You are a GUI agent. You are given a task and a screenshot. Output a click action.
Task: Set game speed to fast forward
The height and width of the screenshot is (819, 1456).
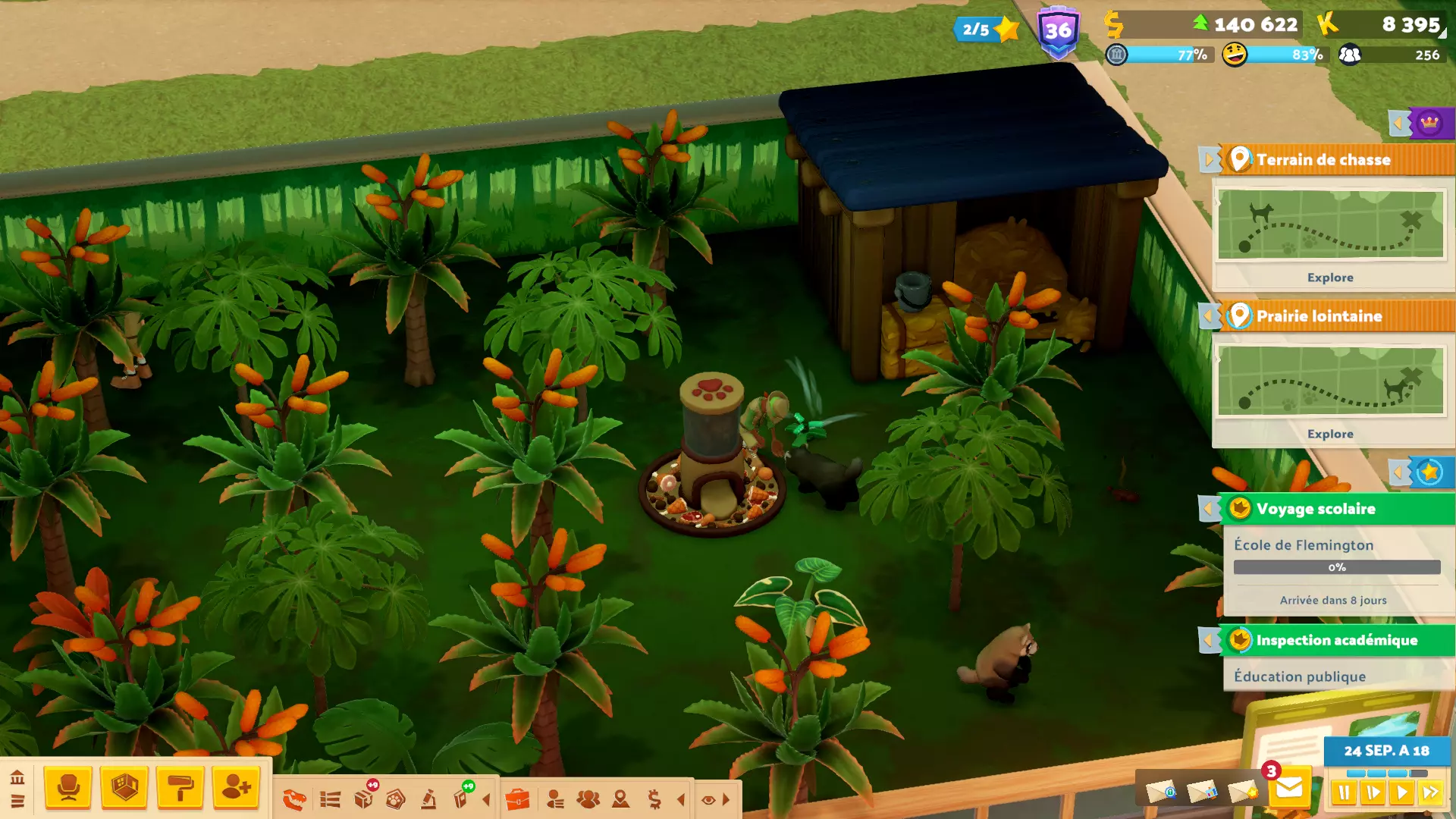click(1431, 793)
